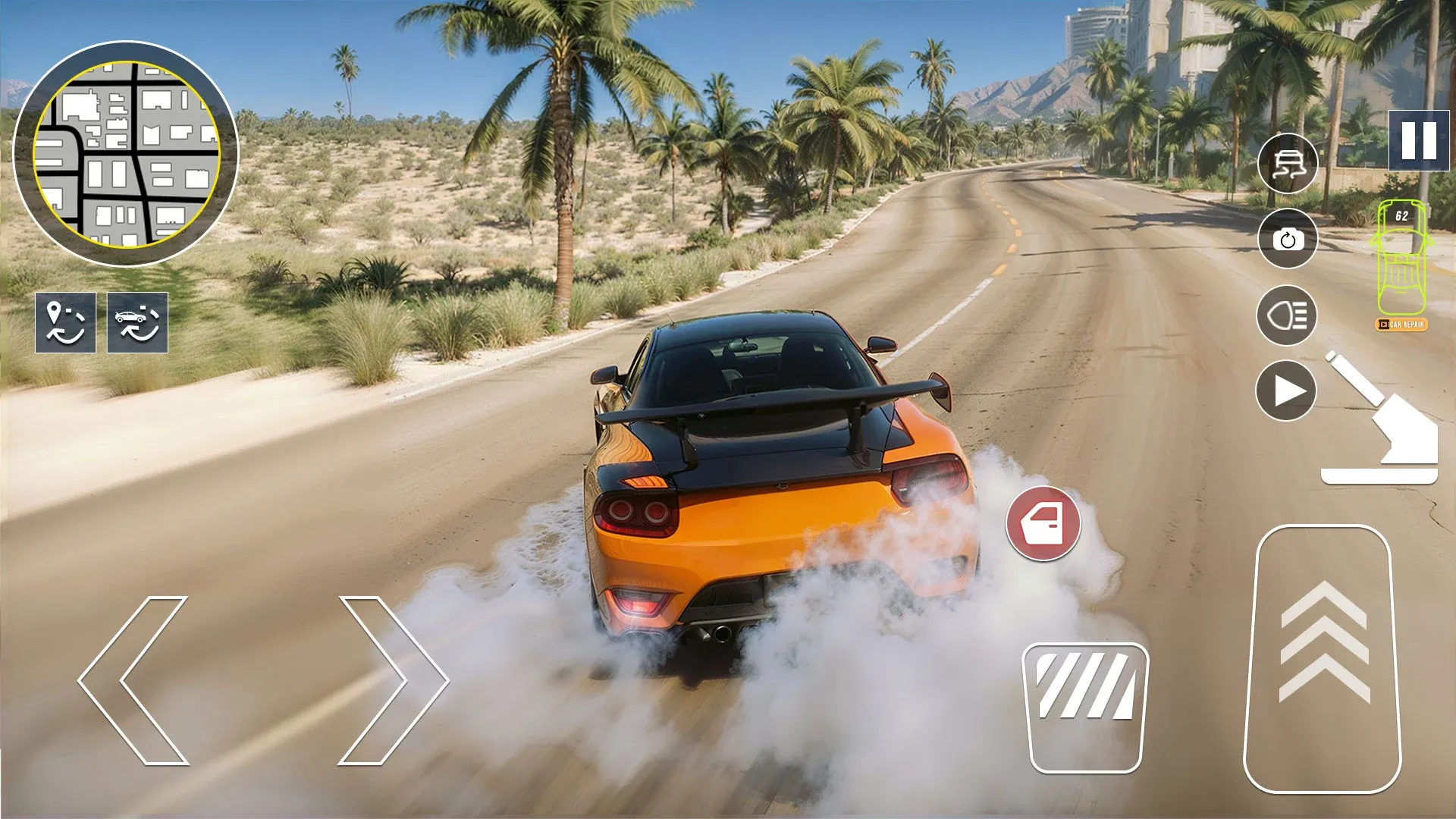The width and height of the screenshot is (1456, 819).
Task: Steer right with the right arrow
Action: pyautogui.click(x=391, y=680)
